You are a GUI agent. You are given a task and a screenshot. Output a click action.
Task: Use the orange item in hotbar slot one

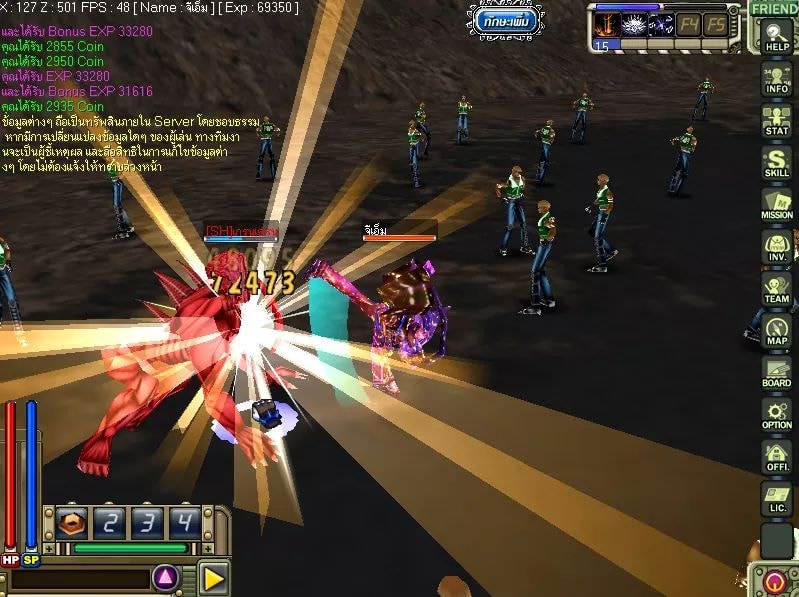pyautogui.click(x=71, y=522)
